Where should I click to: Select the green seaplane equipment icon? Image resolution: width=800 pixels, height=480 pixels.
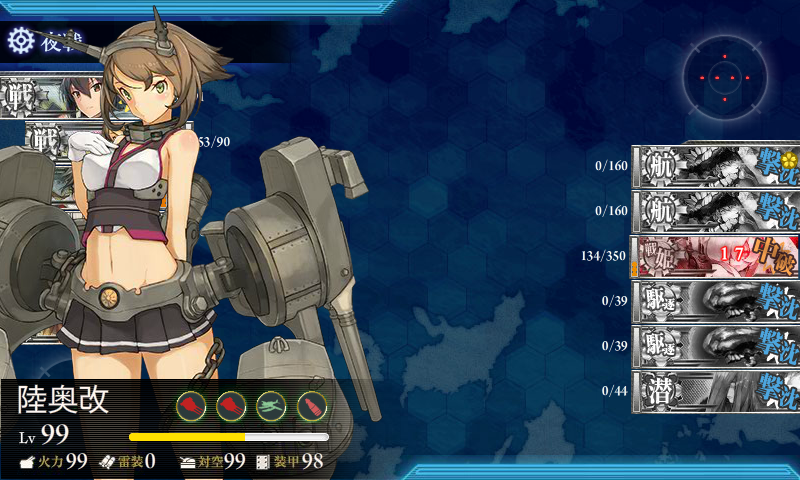271,406
